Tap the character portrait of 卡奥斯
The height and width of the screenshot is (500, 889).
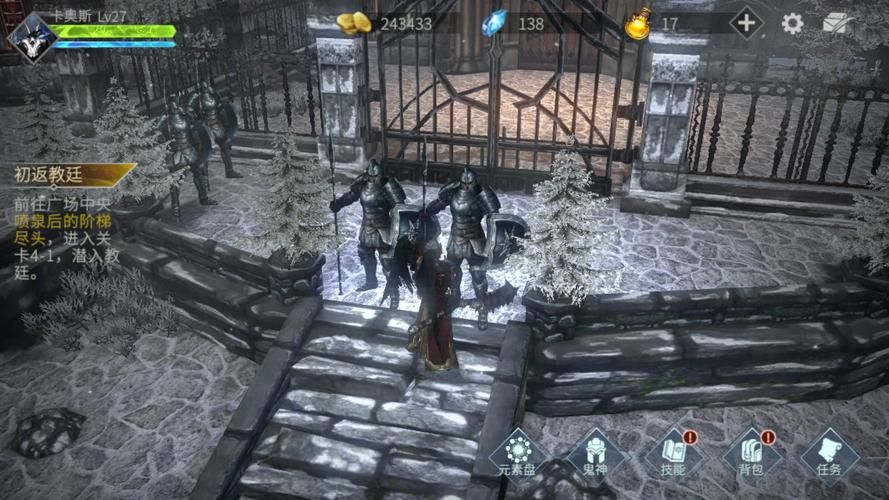point(30,37)
